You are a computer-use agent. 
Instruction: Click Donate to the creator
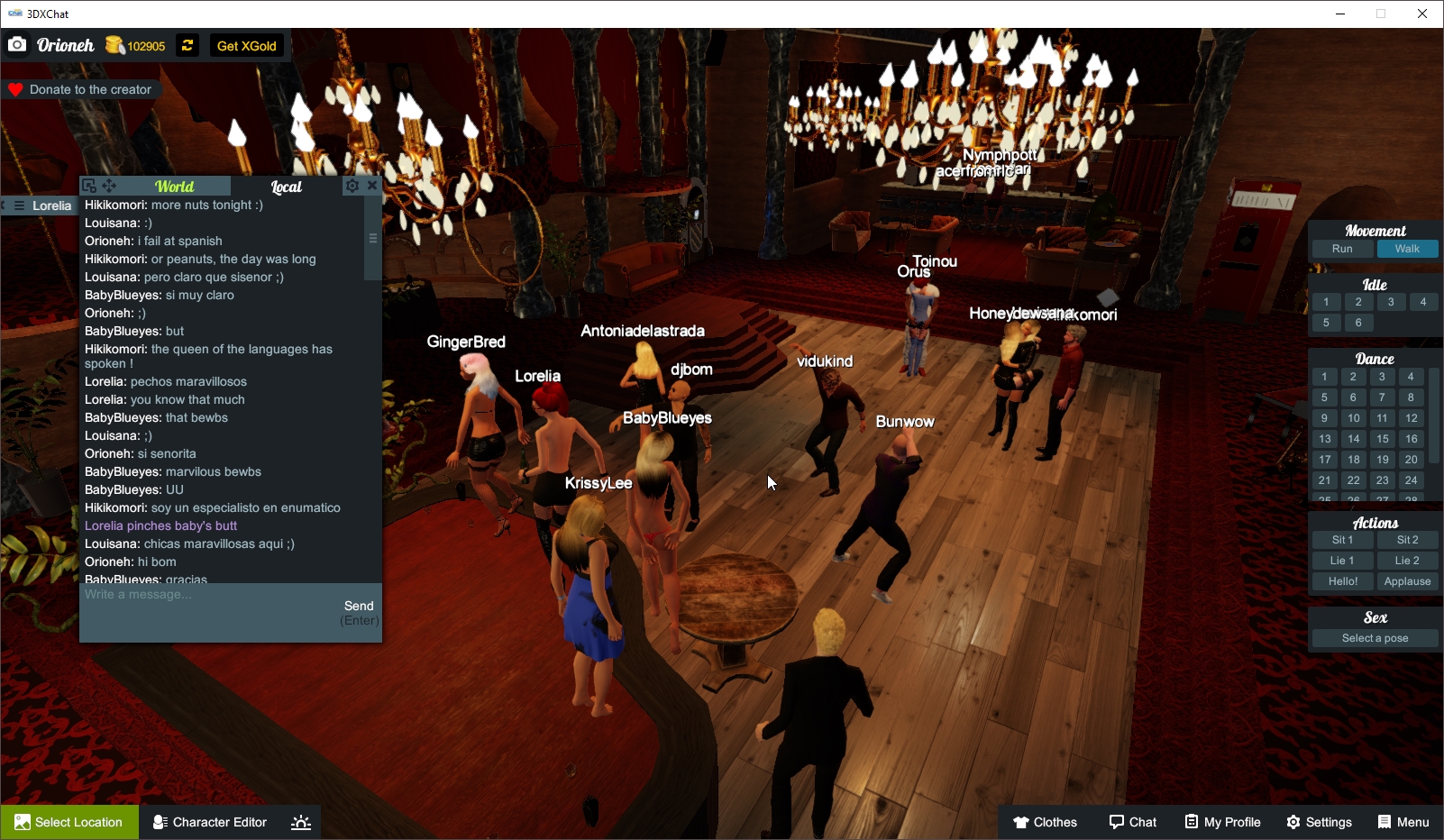coord(81,89)
